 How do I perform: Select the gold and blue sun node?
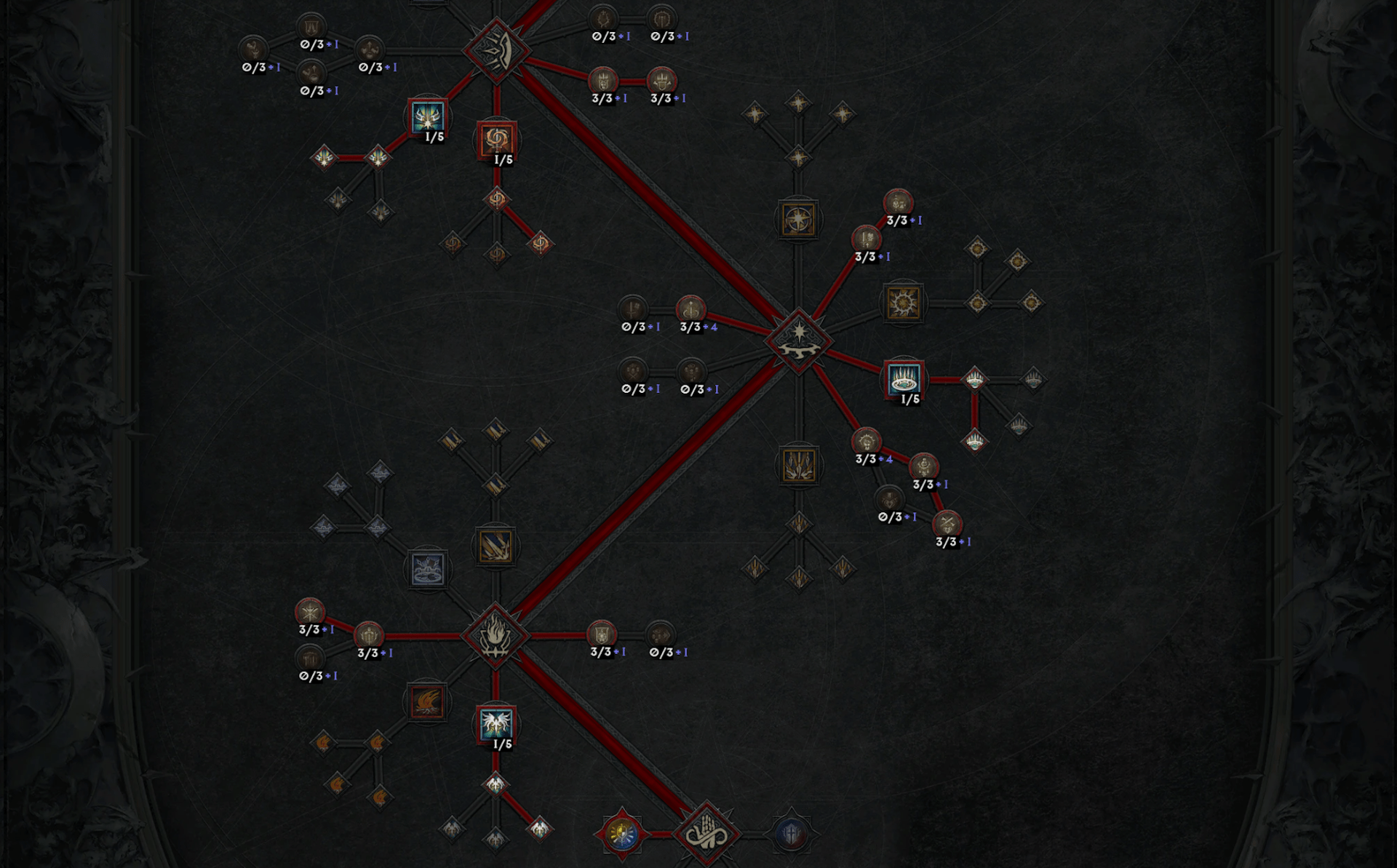(x=622, y=833)
